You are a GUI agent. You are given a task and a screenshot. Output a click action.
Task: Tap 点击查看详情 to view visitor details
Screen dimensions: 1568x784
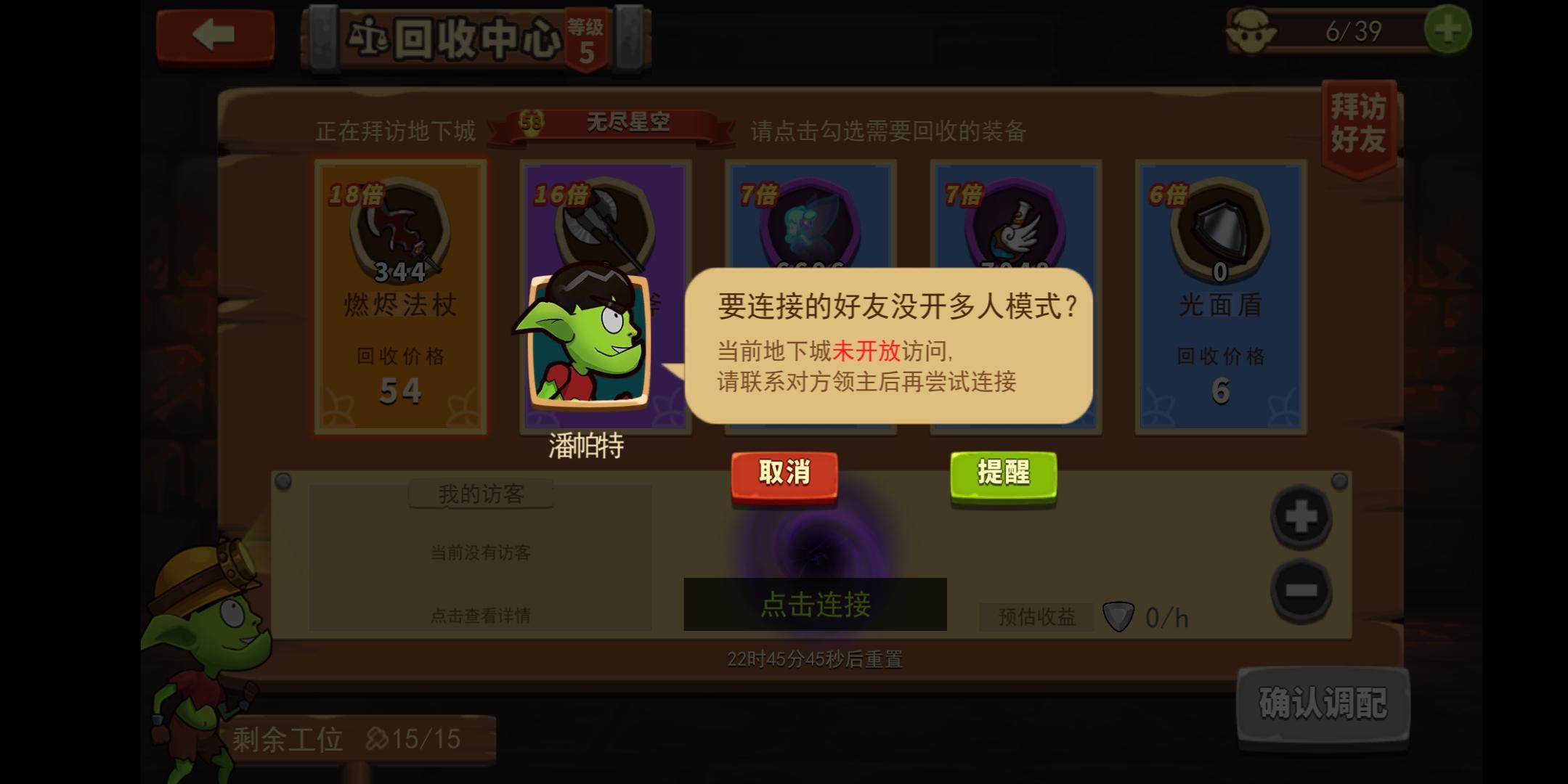[479, 615]
